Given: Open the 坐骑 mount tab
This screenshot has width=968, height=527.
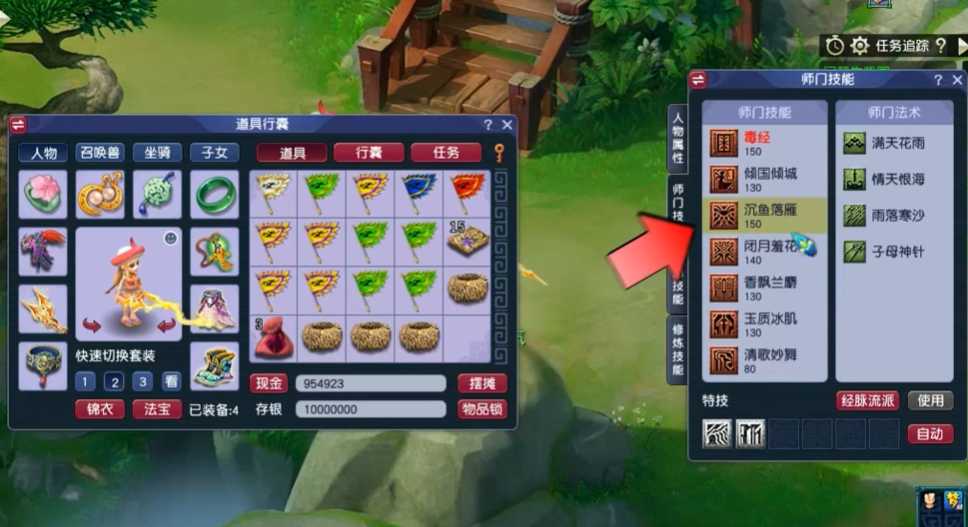Looking at the screenshot, I should (x=158, y=153).
